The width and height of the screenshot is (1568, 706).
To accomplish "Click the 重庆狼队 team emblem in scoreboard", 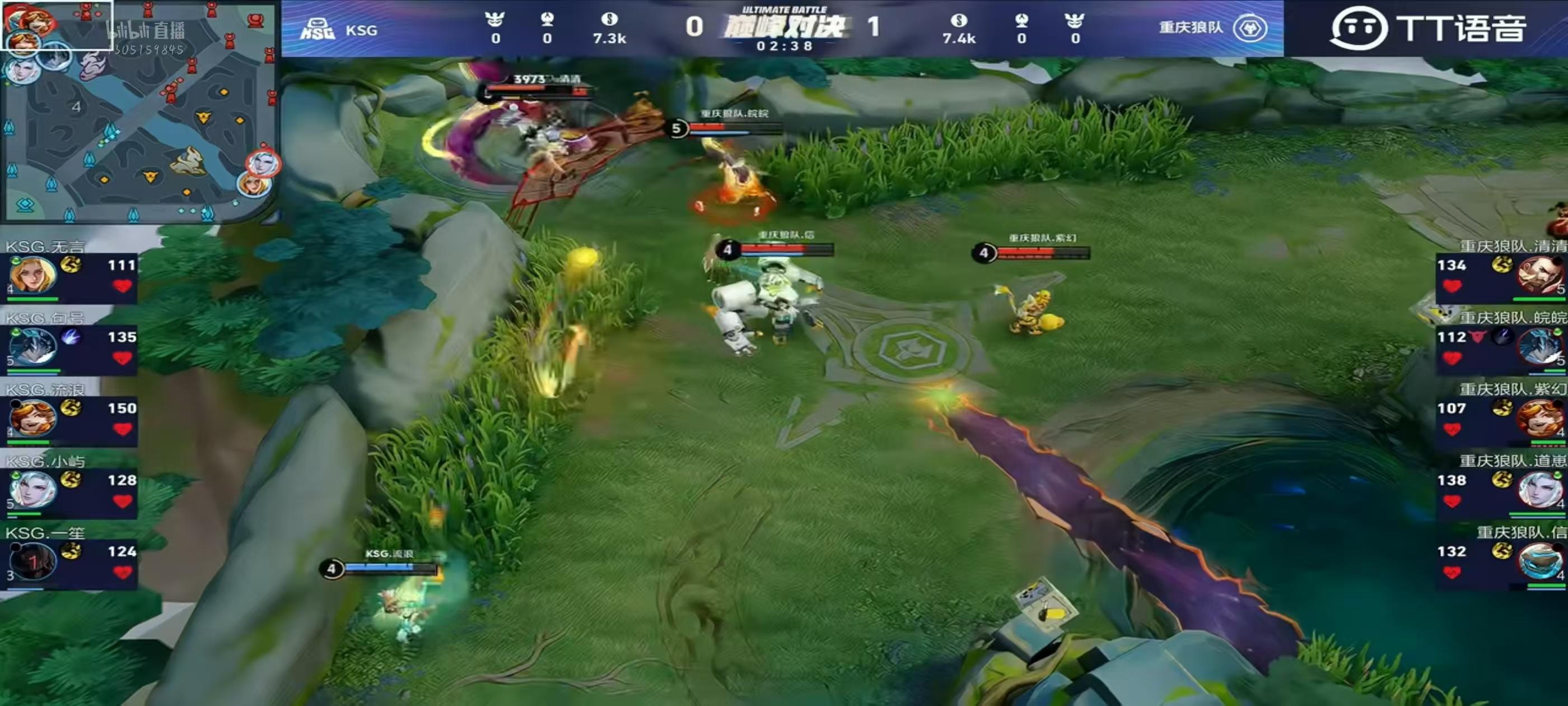I will coord(1250,28).
